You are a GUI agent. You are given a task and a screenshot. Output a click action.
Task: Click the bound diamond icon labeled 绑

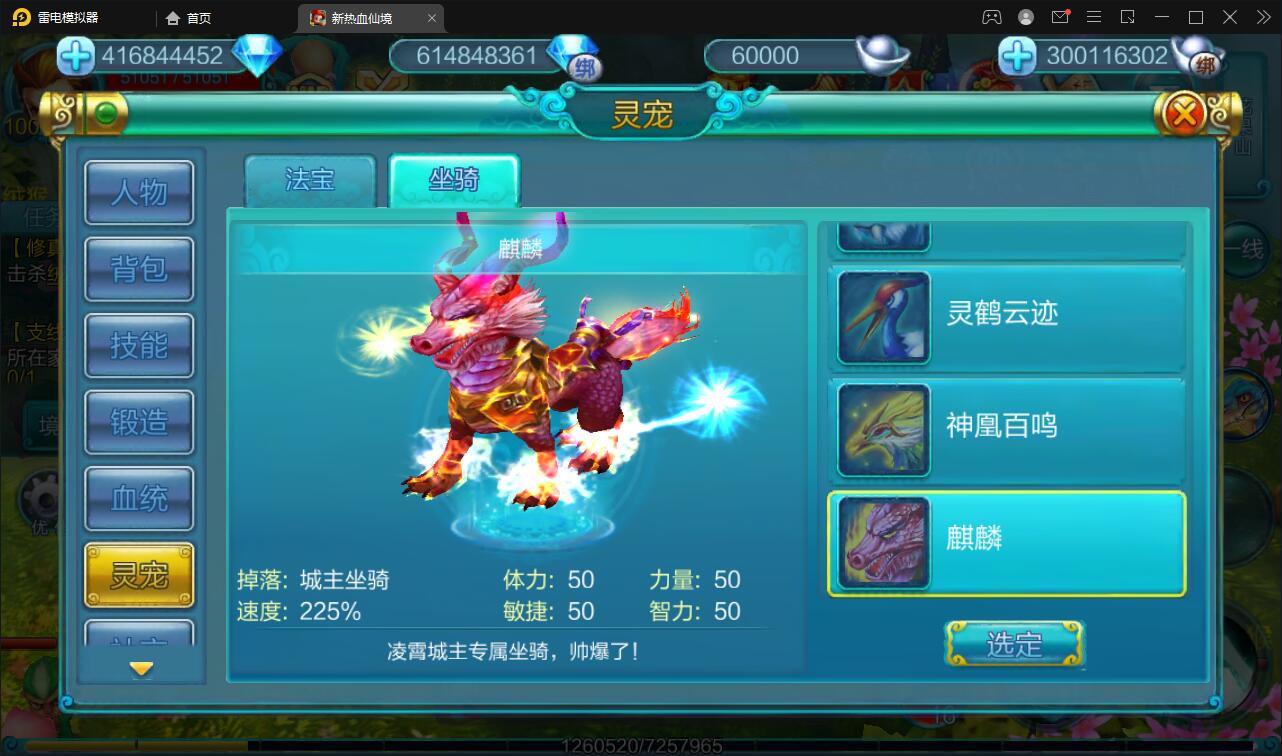[x=588, y=62]
